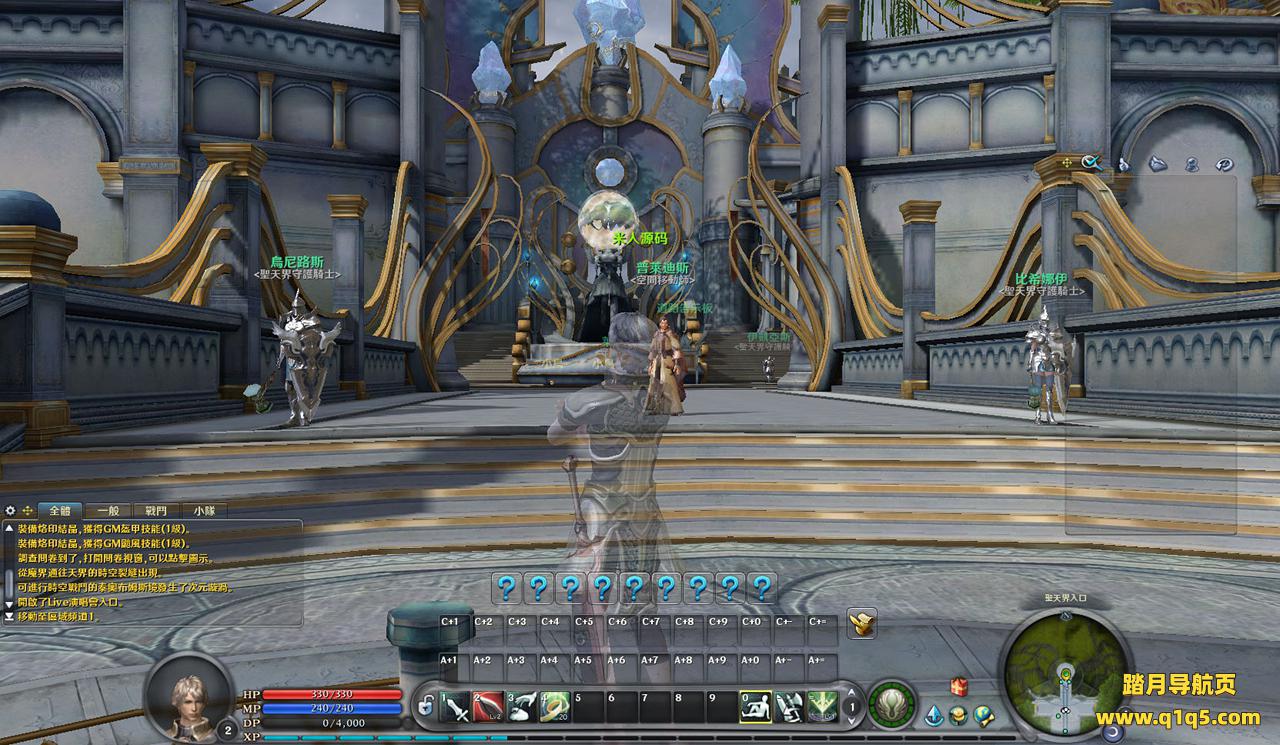The height and width of the screenshot is (745, 1280).
Task: Open chat settings gear icon
Action: 10,510
